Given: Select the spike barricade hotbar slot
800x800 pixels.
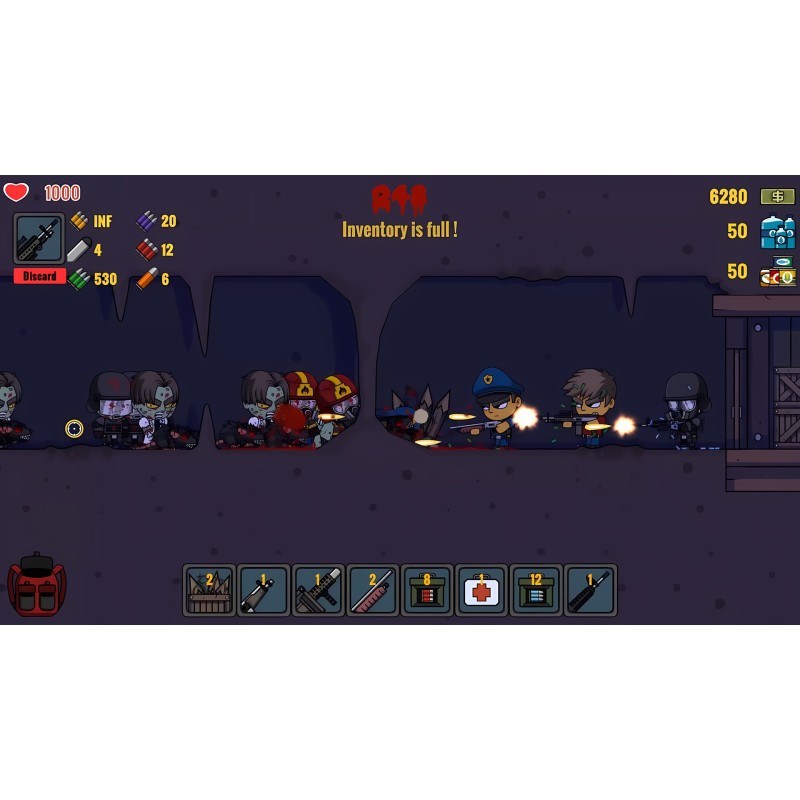Looking at the screenshot, I should point(210,590).
